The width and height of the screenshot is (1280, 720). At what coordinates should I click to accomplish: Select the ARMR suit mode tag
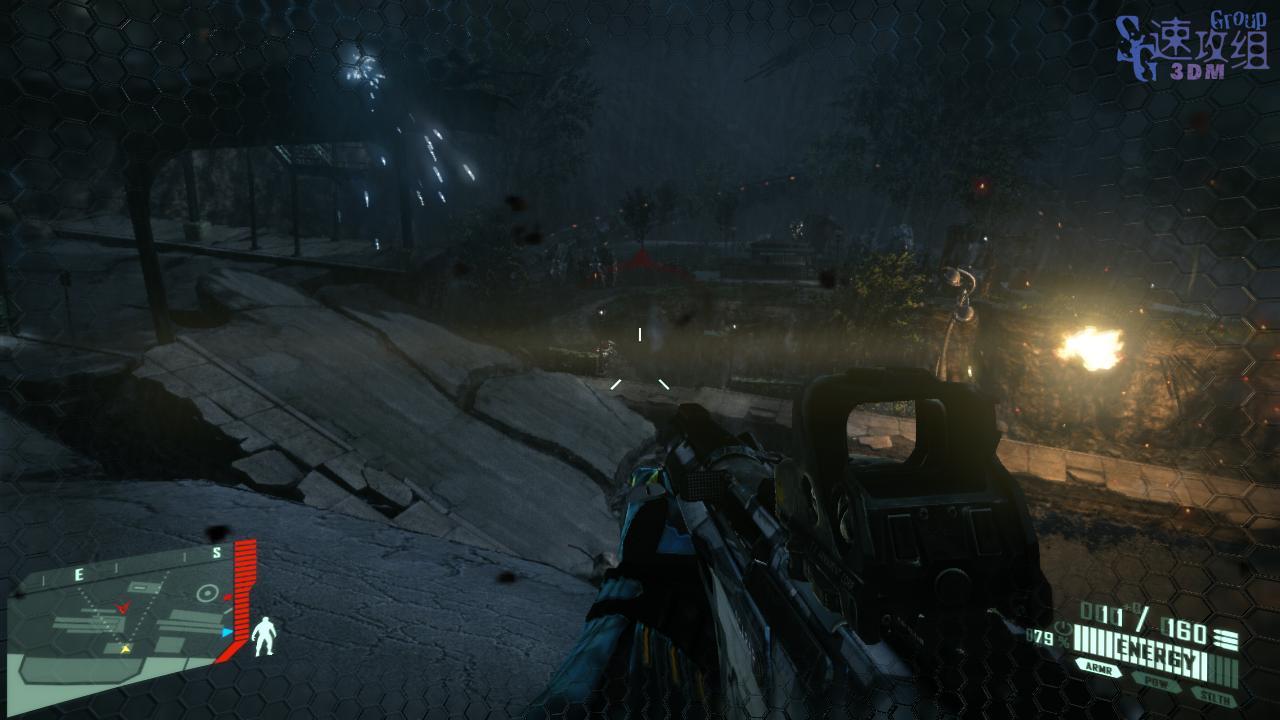(1097, 668)
